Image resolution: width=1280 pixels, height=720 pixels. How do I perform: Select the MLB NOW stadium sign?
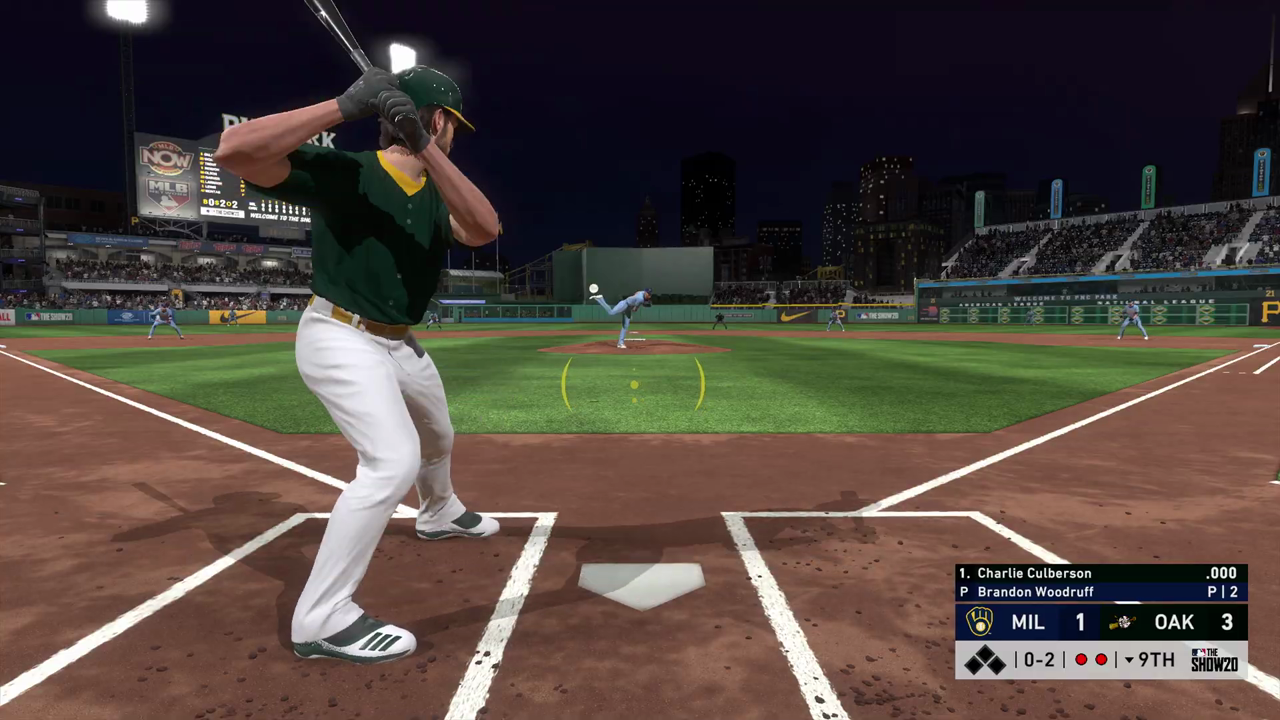165,157
